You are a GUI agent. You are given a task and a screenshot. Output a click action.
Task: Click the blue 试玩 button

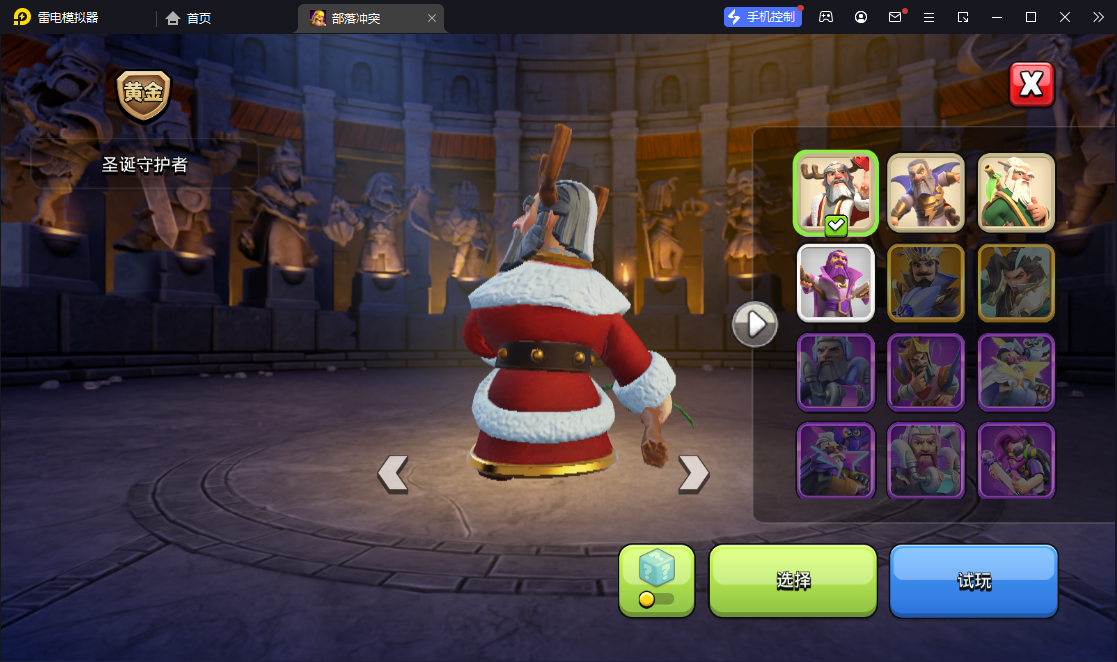pyautogui.click(x=973, y=581)
